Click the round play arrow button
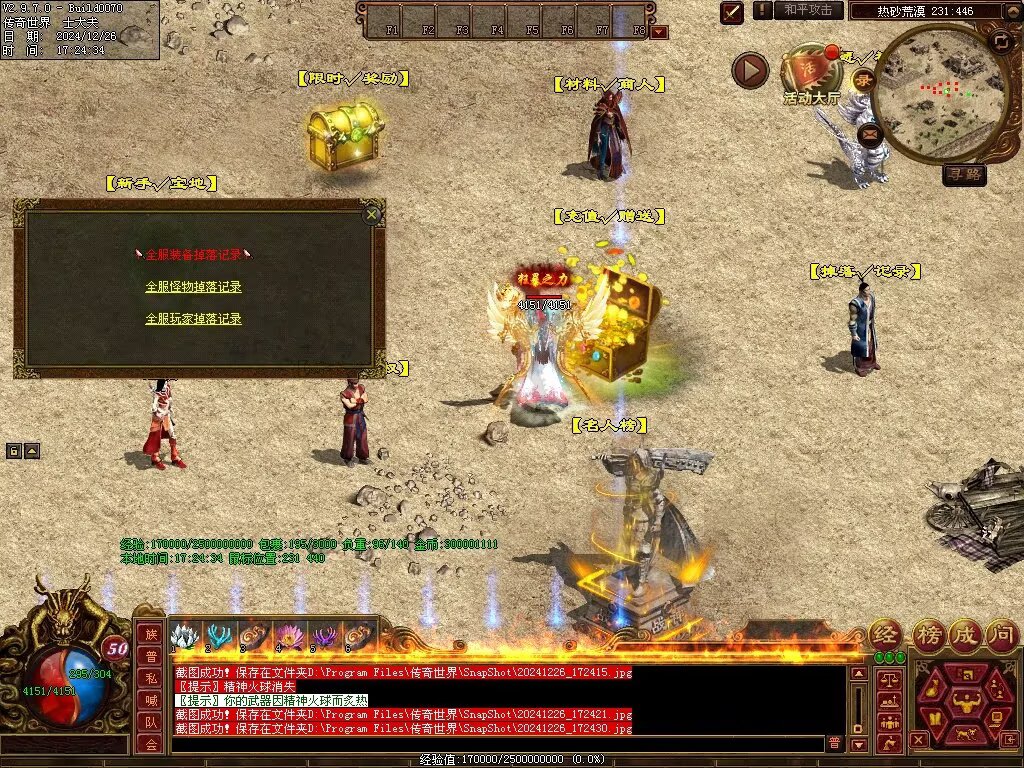This screenshot has width=1024, height=768. point(750,70)
